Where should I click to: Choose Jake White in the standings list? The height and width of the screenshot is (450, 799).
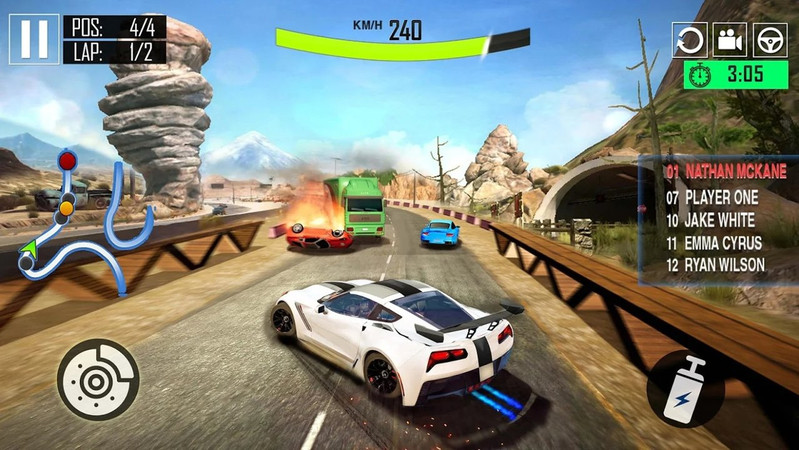coord(712,220)
